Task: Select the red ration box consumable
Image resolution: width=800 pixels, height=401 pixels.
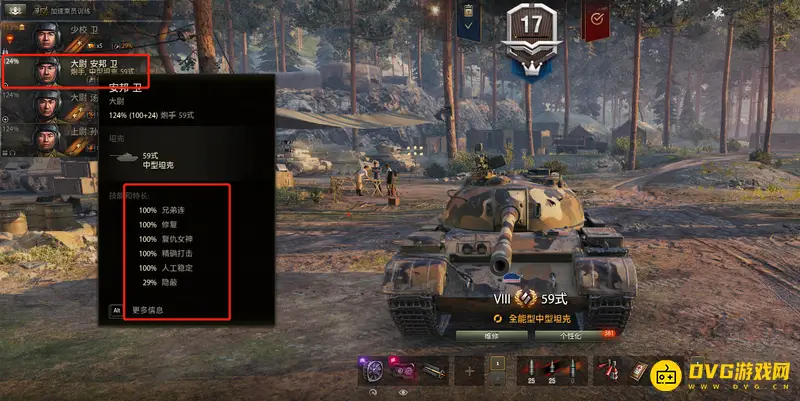Action: [638, 371]
